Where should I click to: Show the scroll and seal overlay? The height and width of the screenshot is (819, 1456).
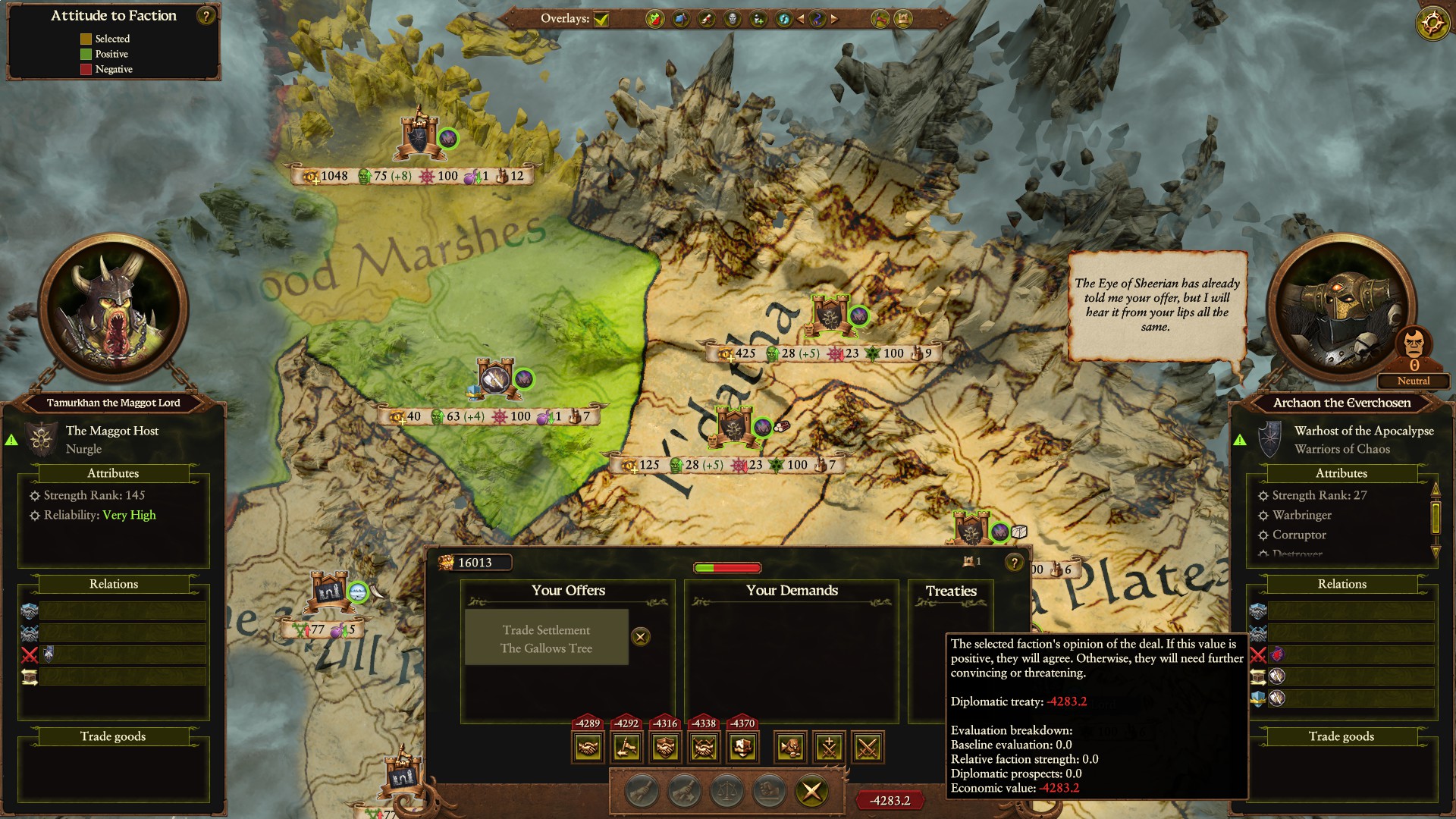707,19
